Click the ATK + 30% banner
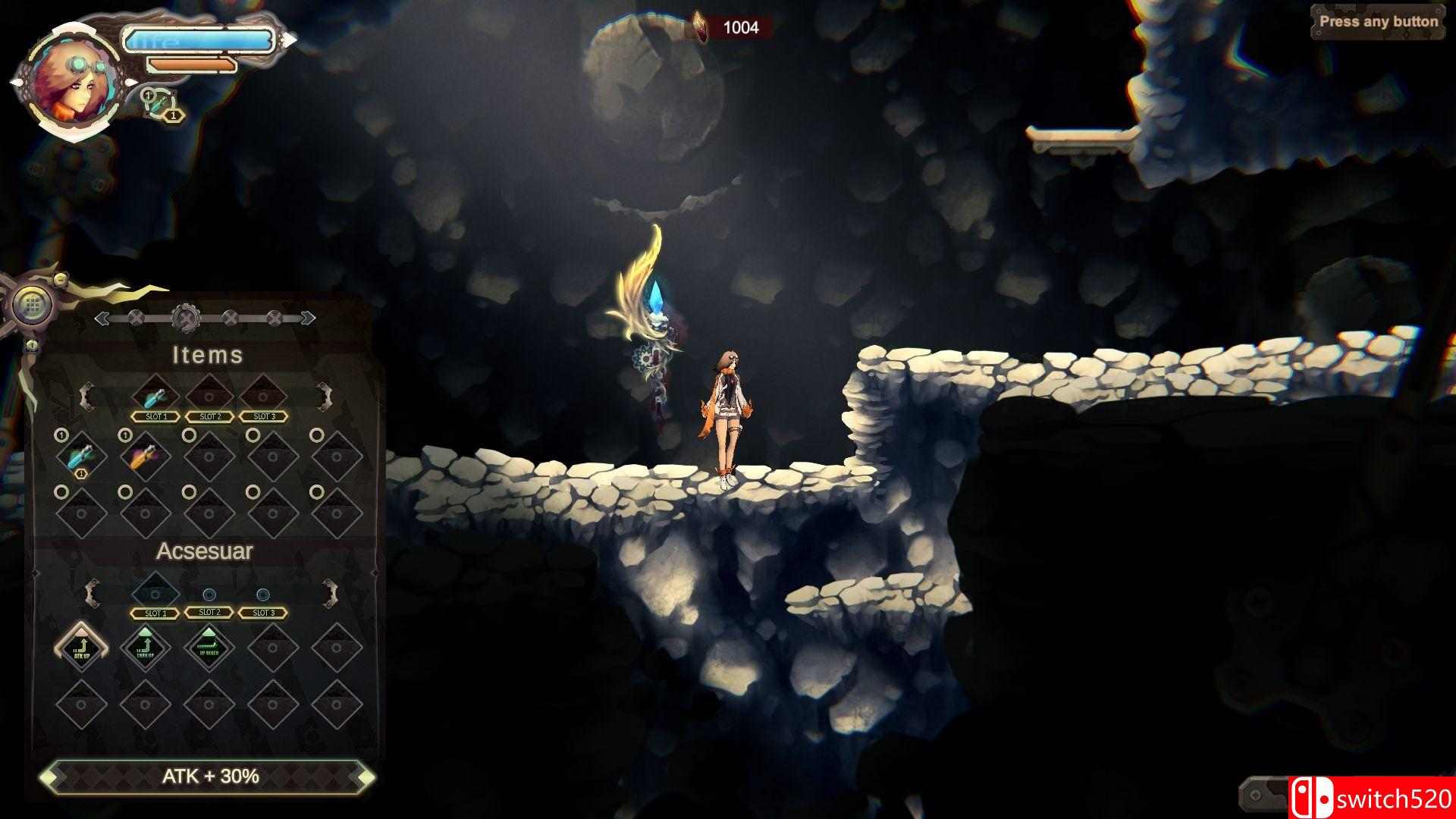The height and width of the screenshot is (819, 1456). [x=211, y=778]
